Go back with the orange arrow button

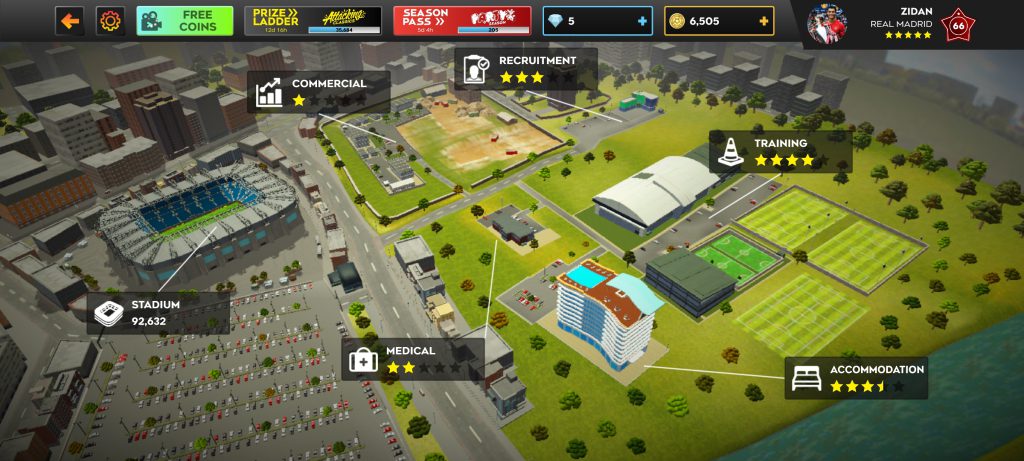pyautogui.click(x=69, y=20)
